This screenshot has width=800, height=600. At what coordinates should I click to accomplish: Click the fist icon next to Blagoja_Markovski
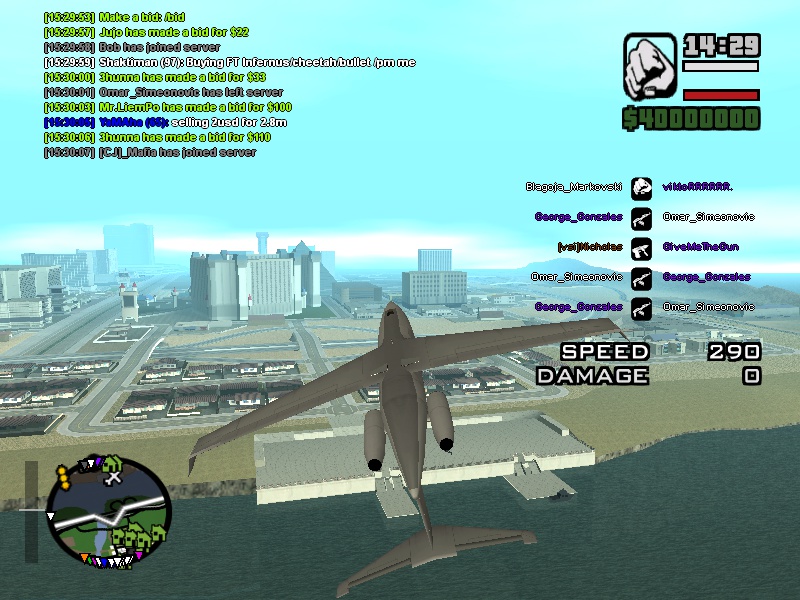[641, 187]
